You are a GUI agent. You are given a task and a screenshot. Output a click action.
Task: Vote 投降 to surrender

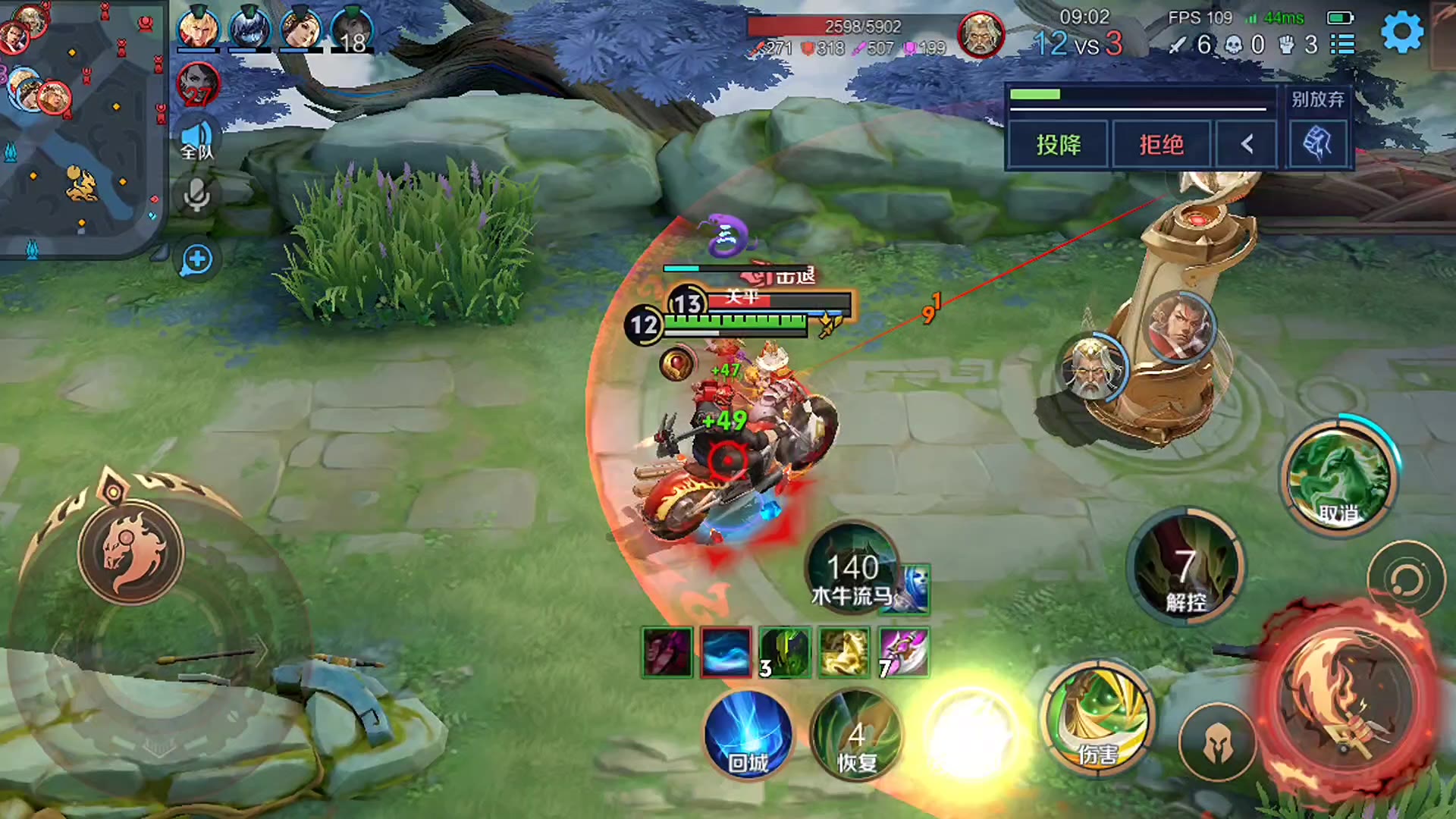pos(1059,144)
